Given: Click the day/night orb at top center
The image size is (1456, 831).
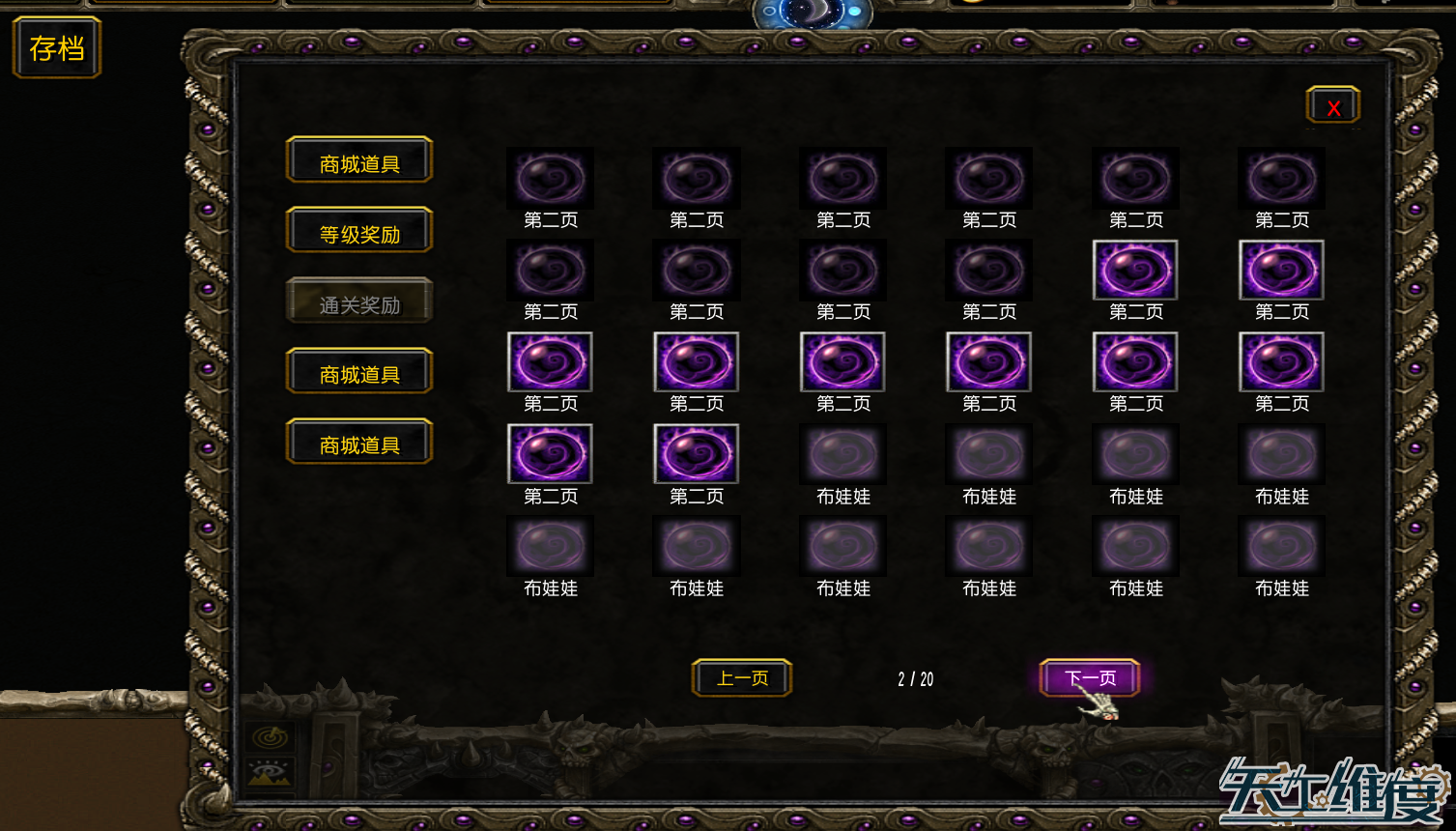Looking at the screenshot, I should (814, 13).
